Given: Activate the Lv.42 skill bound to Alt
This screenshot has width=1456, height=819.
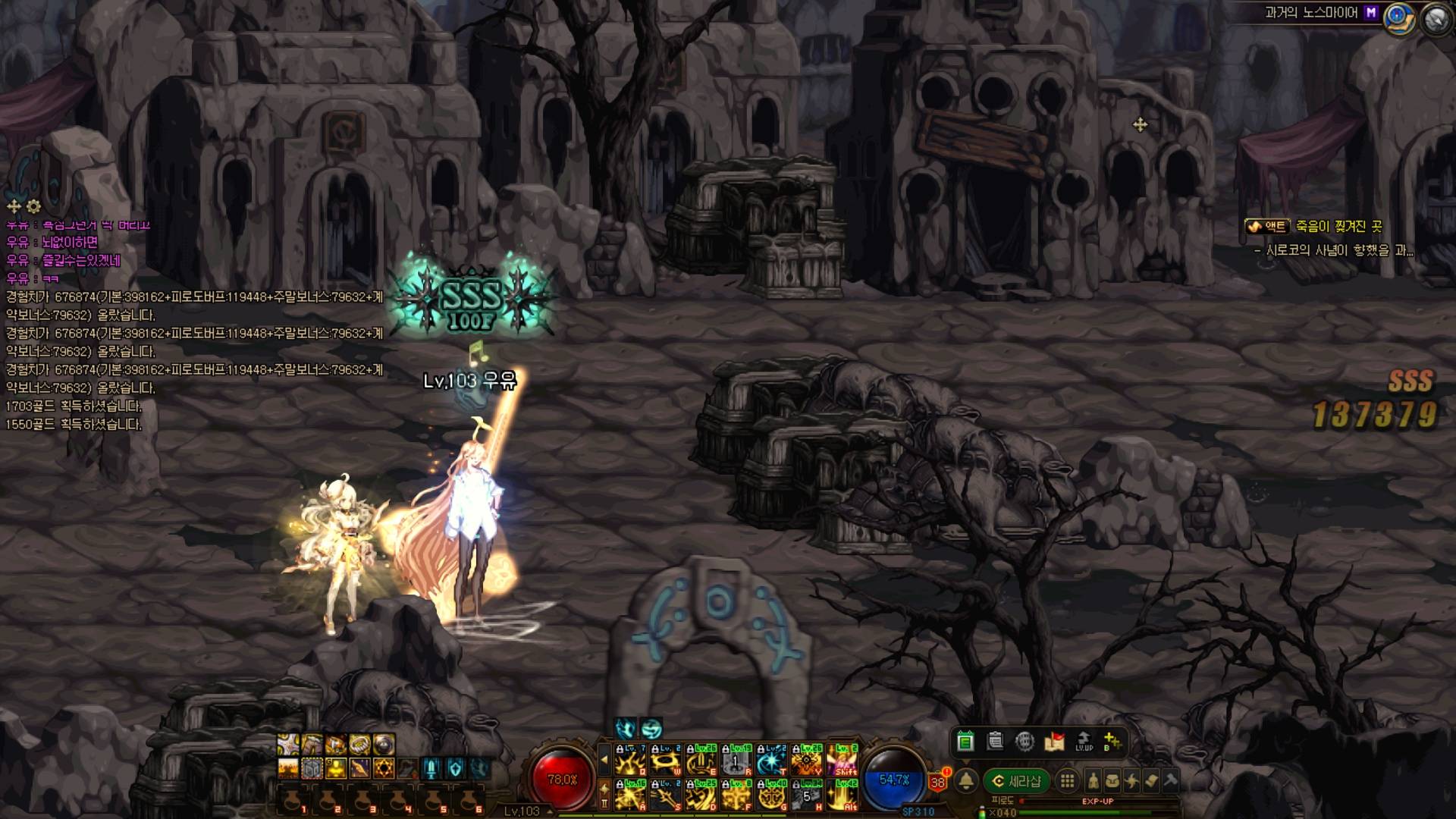Looking at the screenshot, I should coord(843,795).
